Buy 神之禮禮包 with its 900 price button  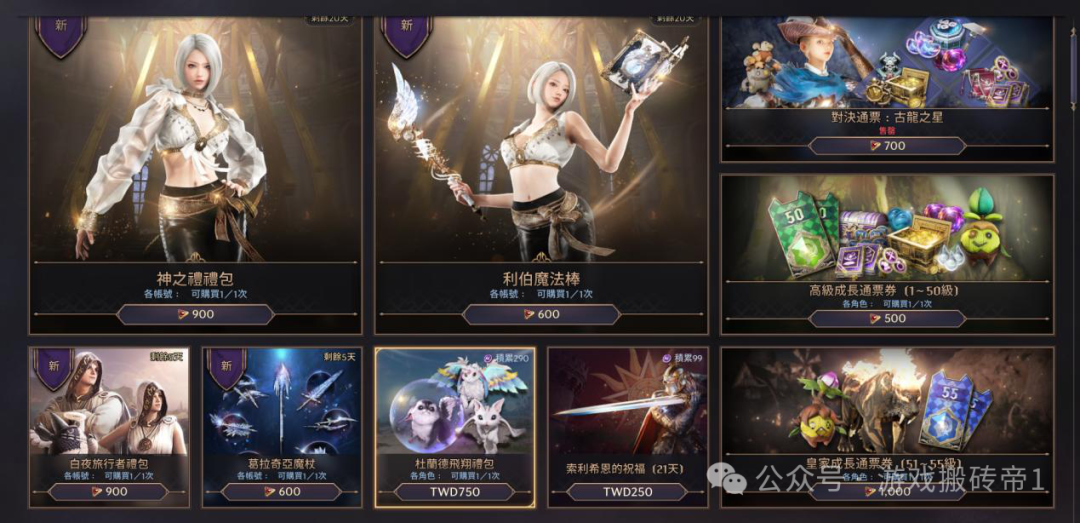point(195,314)
